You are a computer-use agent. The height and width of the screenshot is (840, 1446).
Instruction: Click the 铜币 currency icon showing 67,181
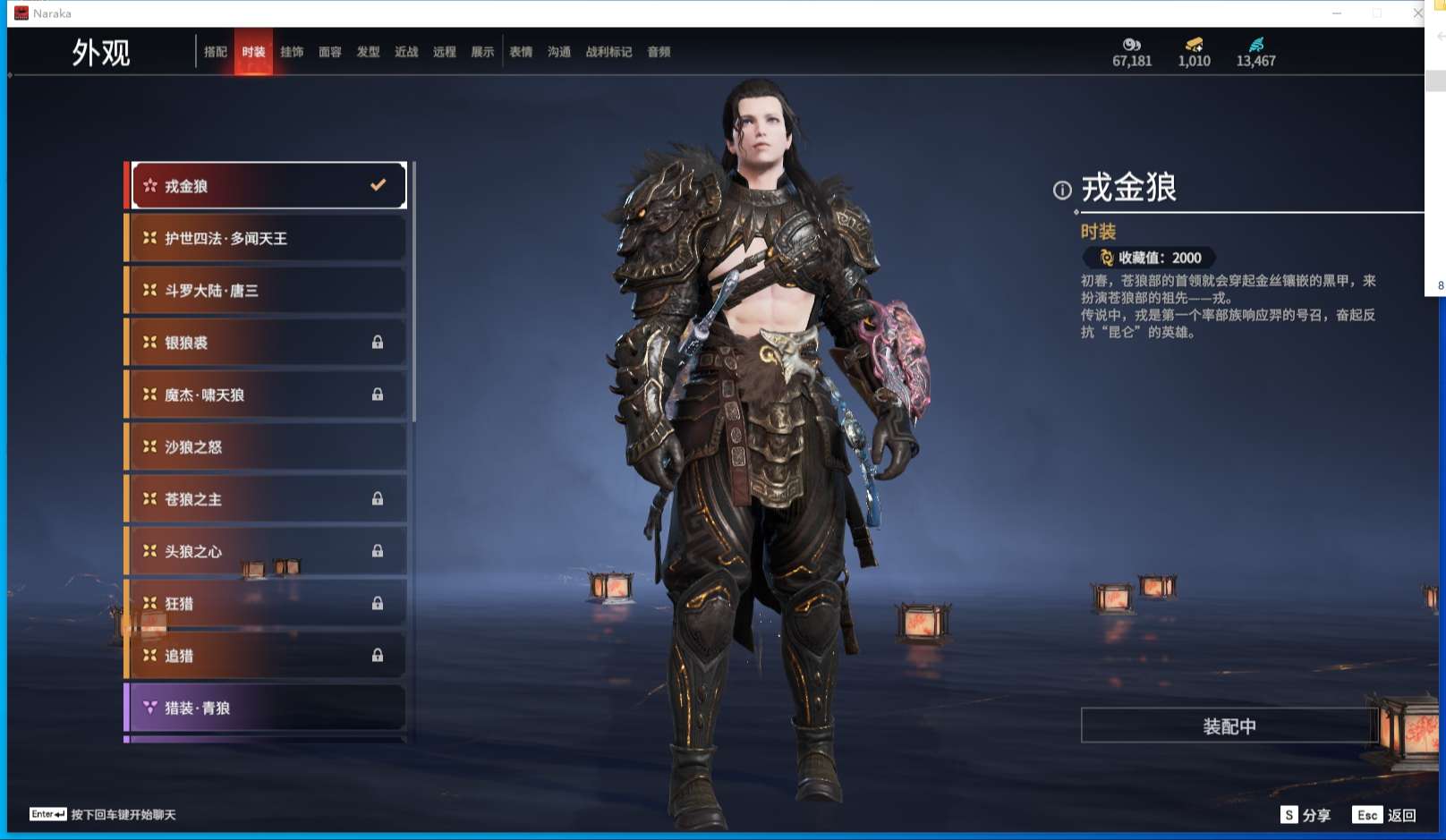pos(1129,47)
